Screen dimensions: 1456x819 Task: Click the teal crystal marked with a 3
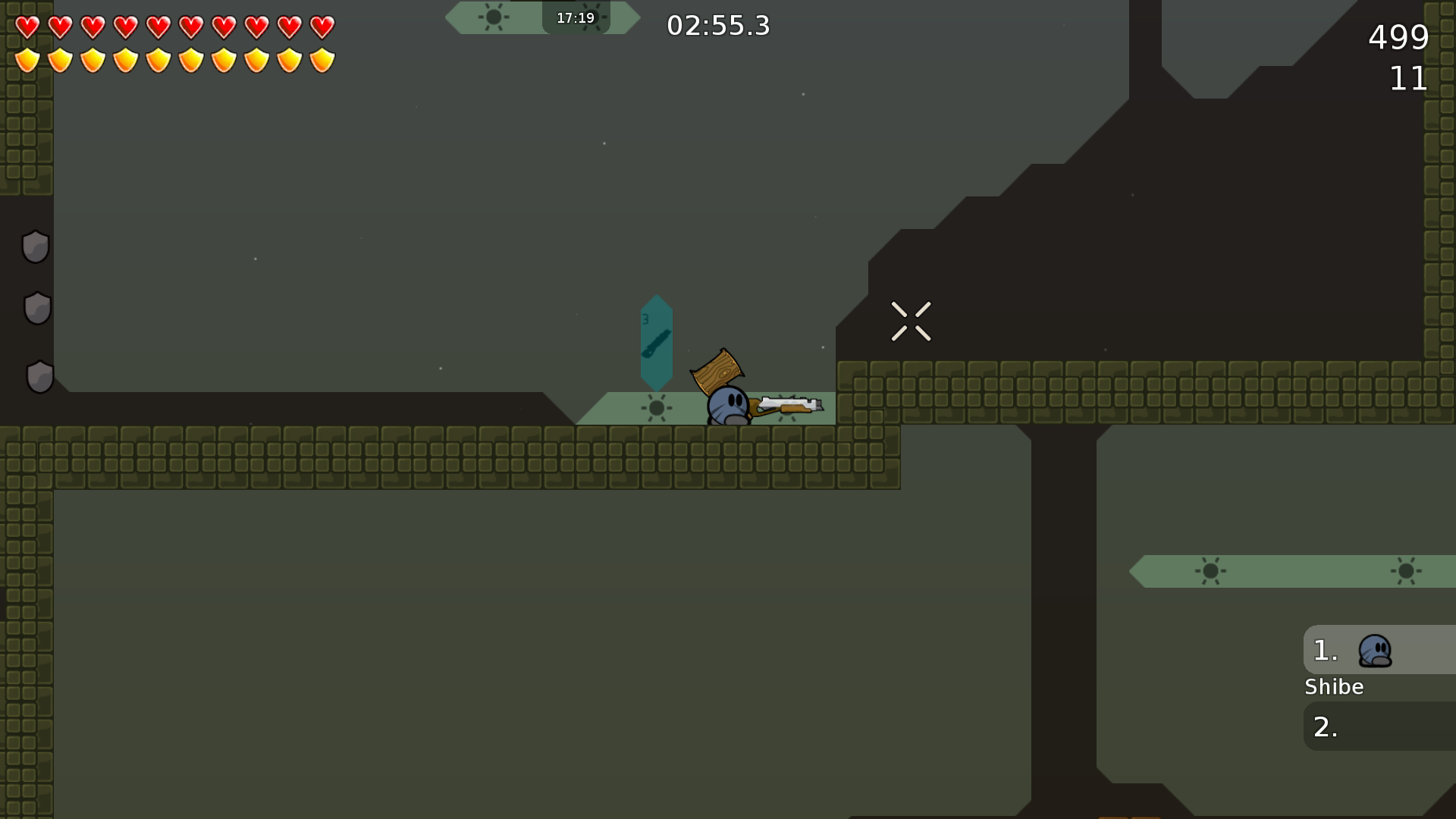655,343
